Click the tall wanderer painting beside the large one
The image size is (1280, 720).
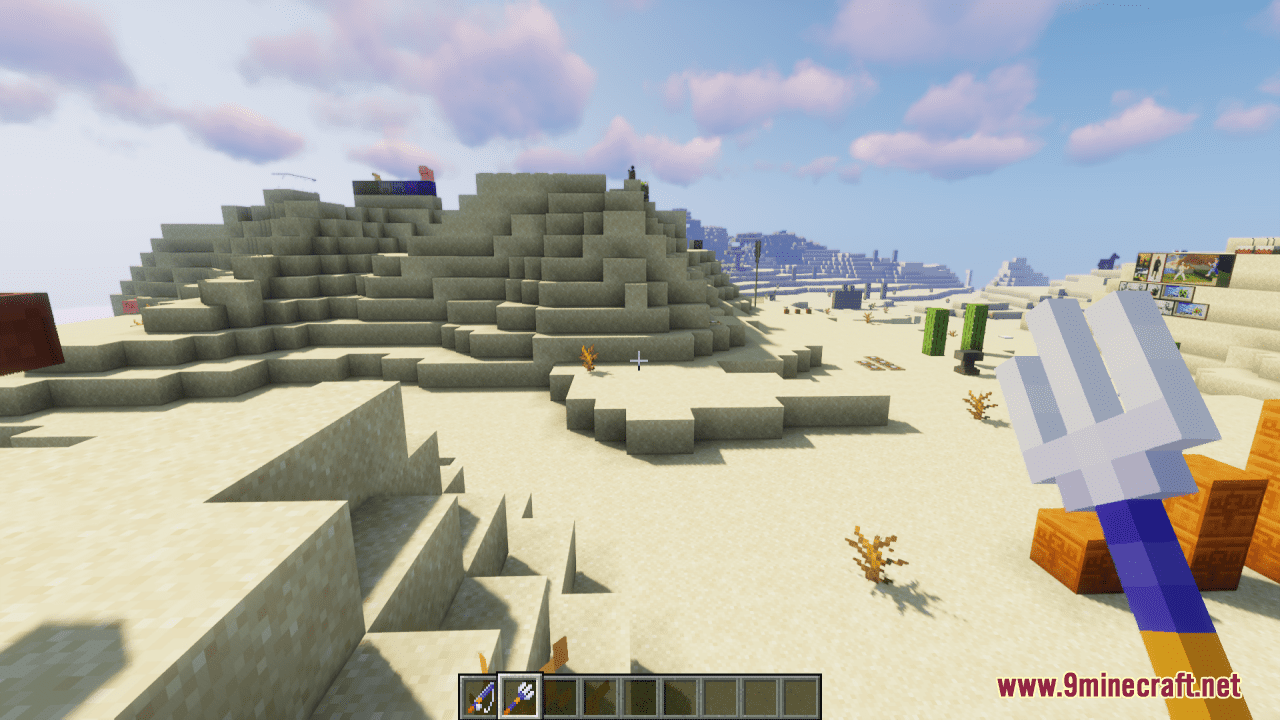[1156, 267]
